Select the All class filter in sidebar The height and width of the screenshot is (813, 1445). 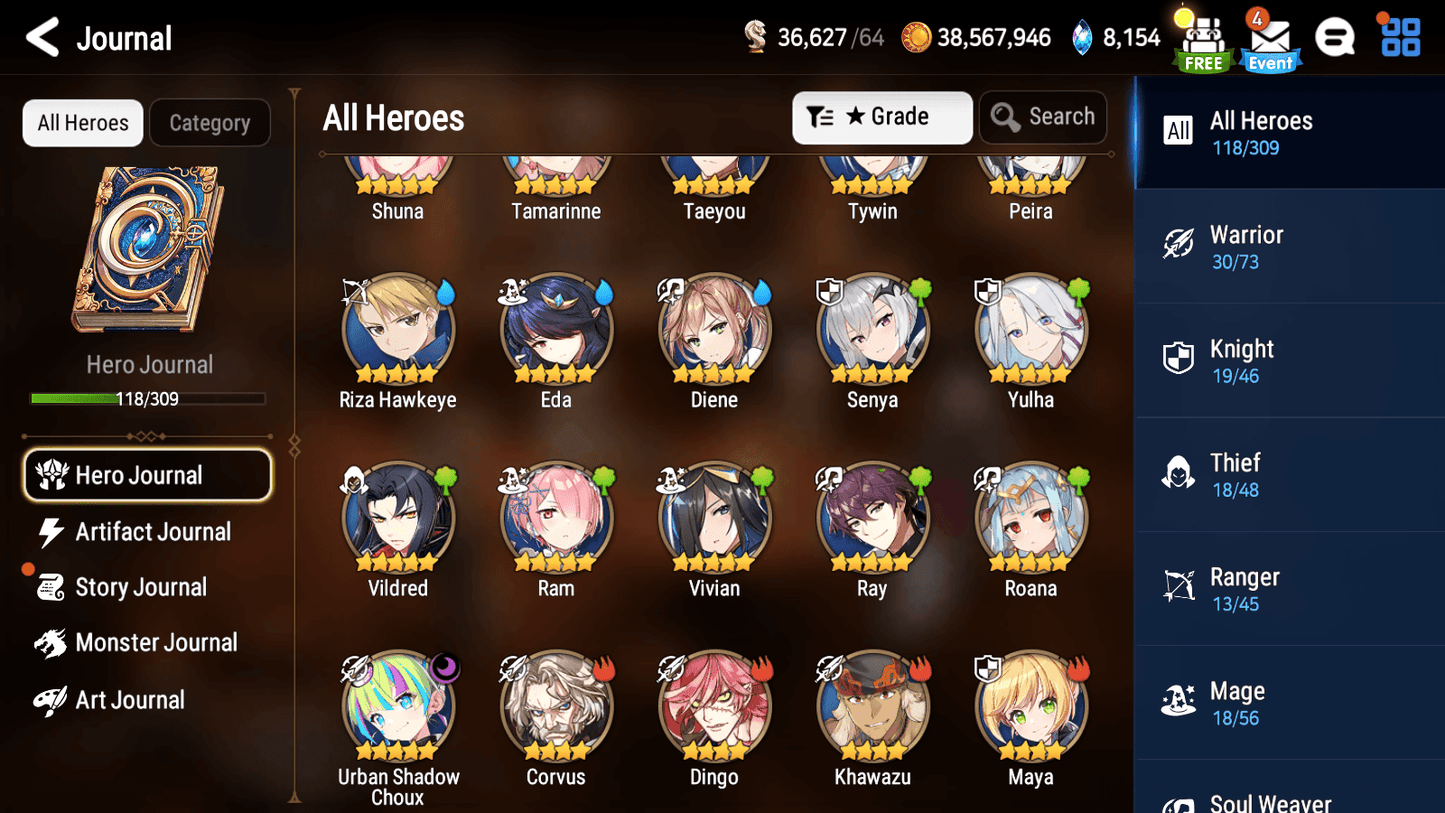click(1288, 131)
